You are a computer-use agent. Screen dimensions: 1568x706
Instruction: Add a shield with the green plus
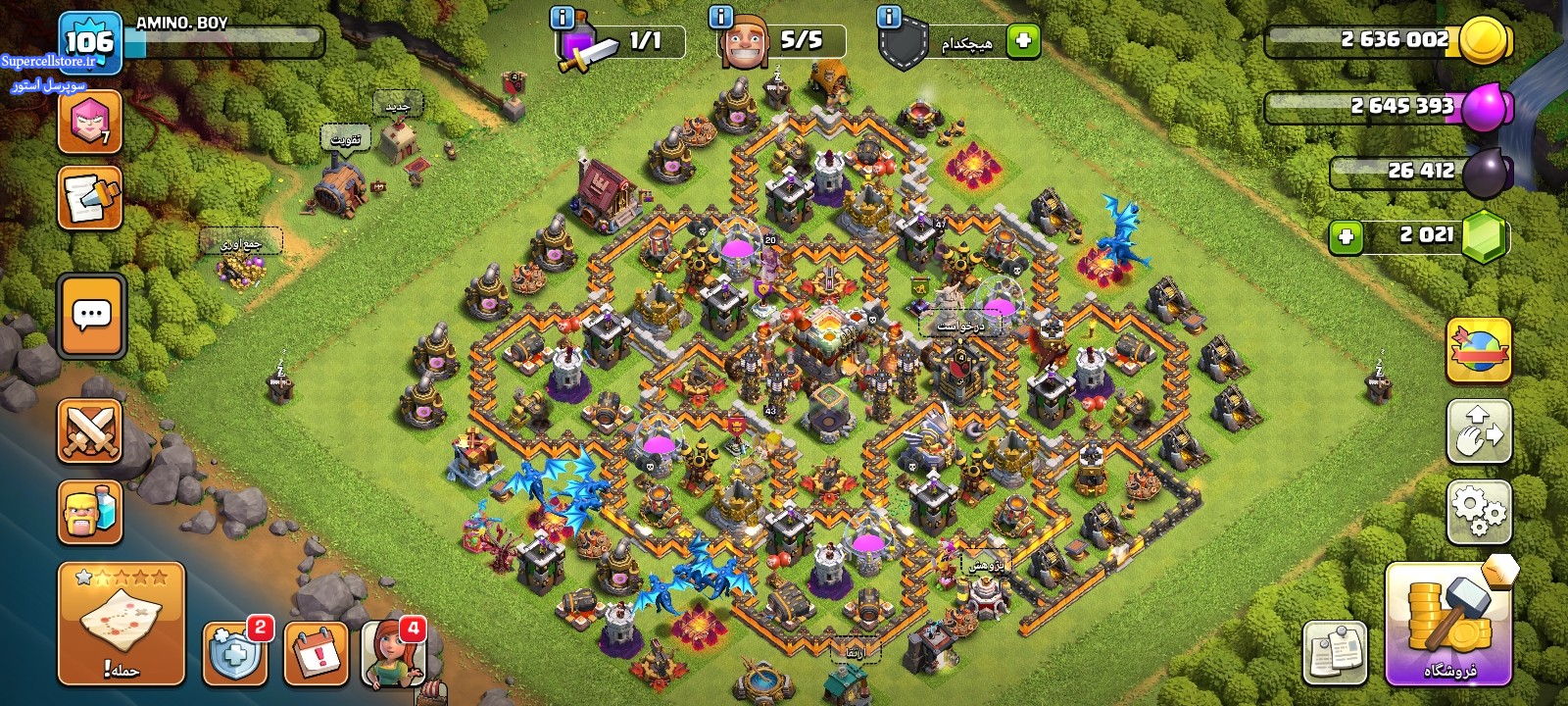(x=1023, y=41)
